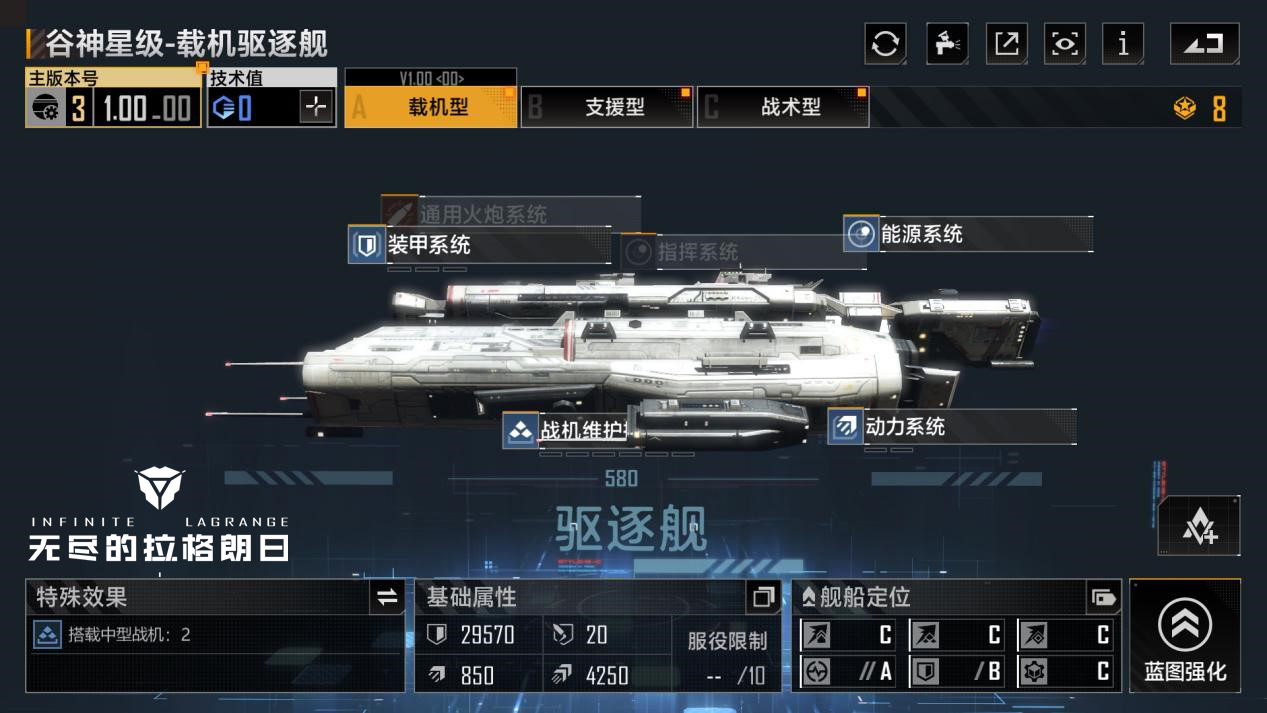
Task: Expand the 基础属性 stats panel
Action: [763, 597]
